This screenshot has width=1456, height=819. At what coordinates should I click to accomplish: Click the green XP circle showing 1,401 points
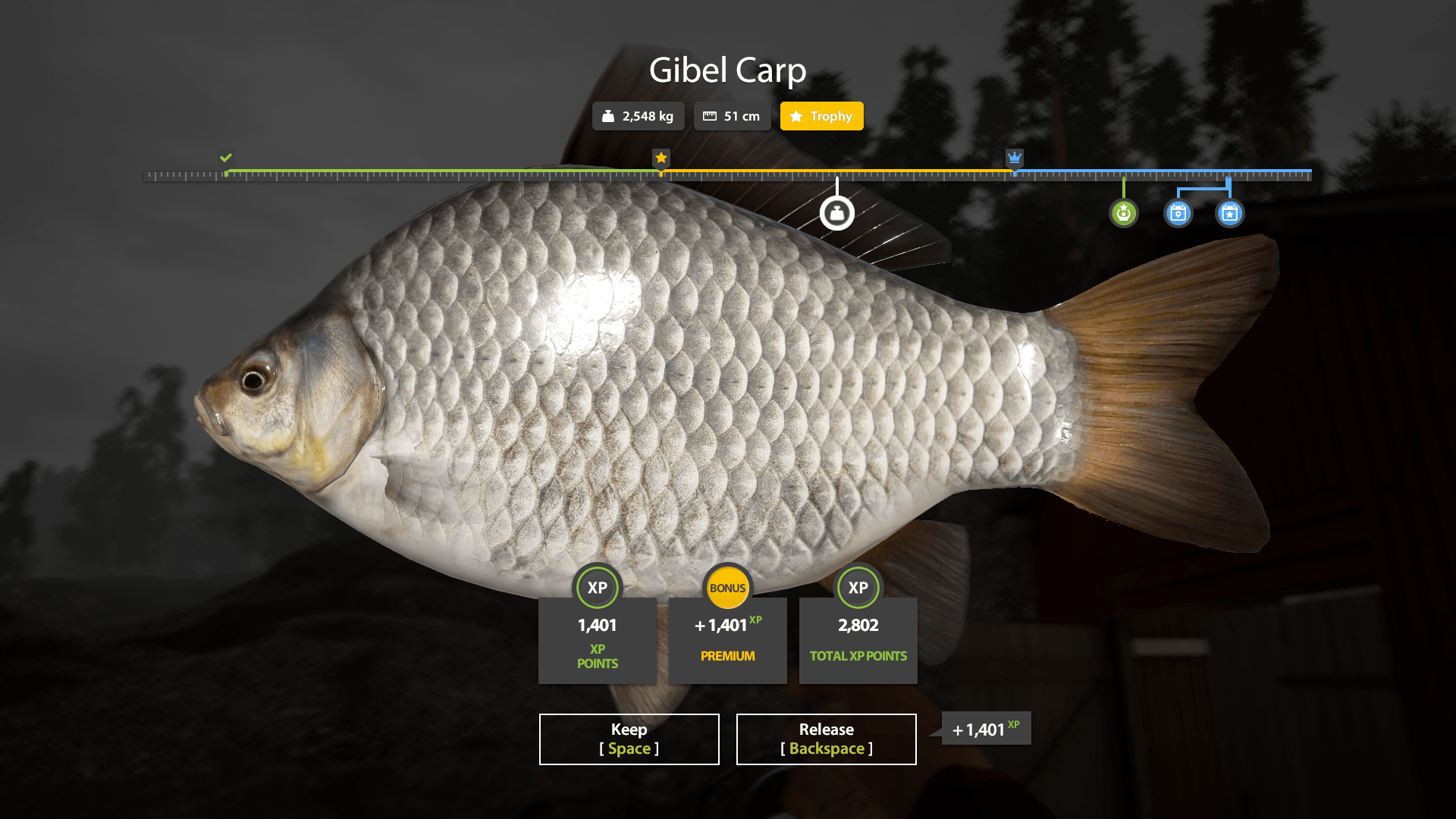click(598, 588)
